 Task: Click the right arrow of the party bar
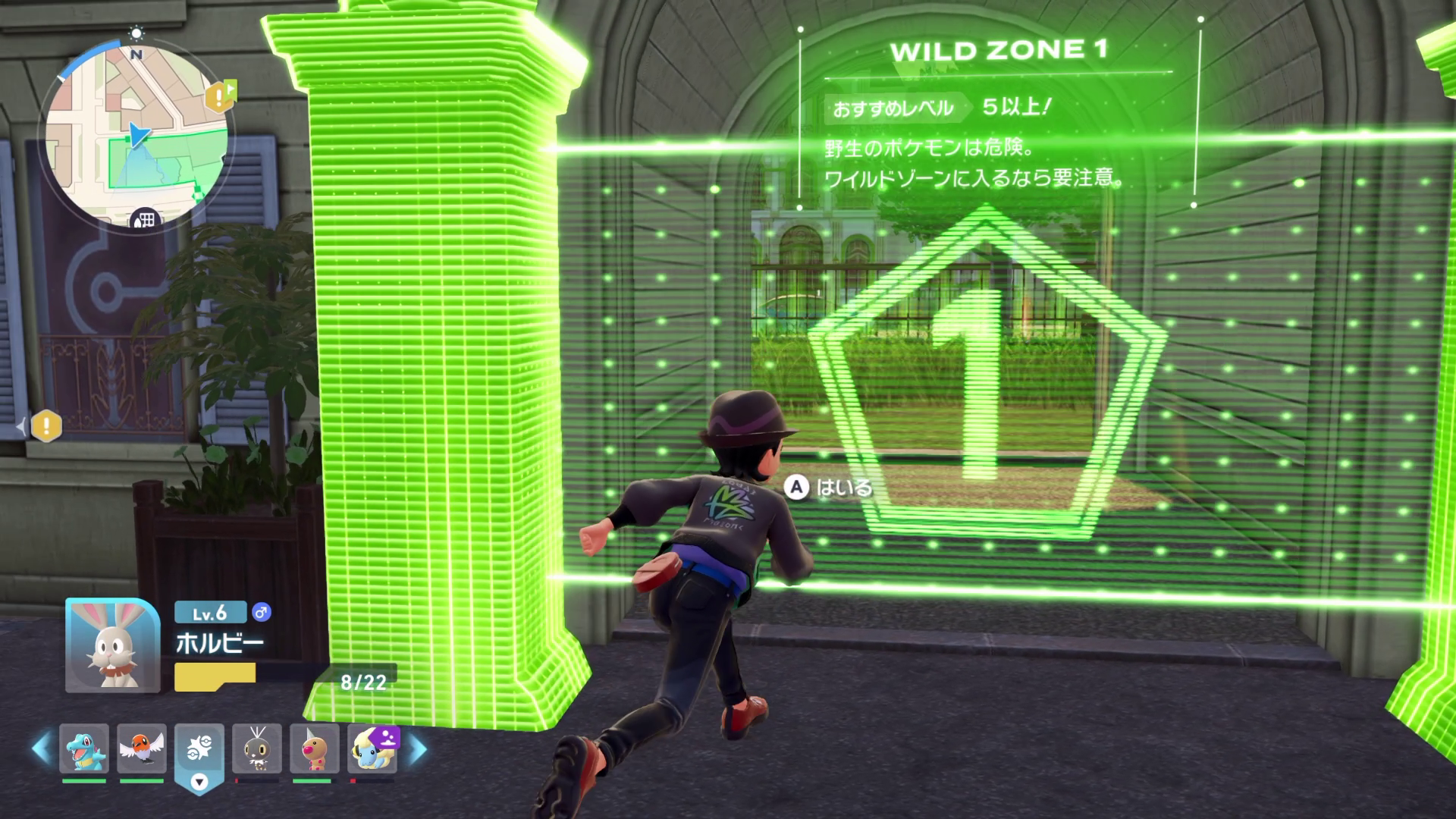(418, 748)
